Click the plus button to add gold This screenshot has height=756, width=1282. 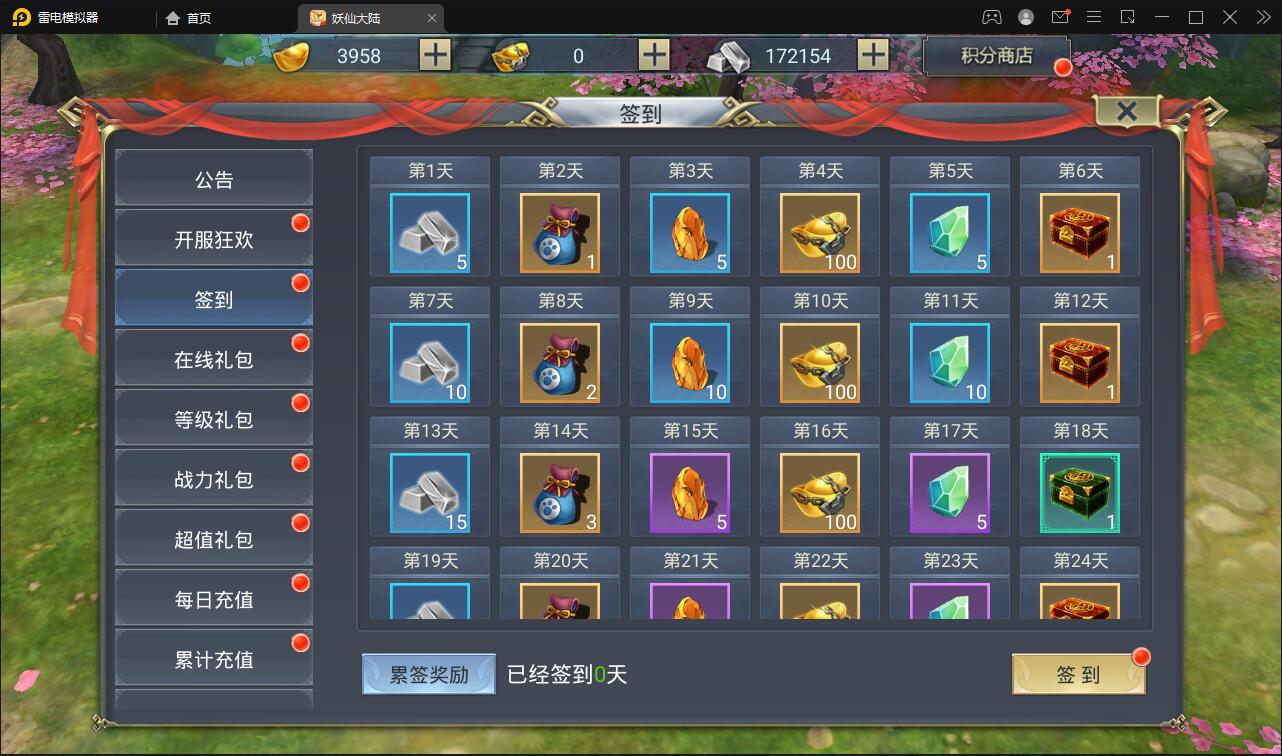[x=433, y=55]
